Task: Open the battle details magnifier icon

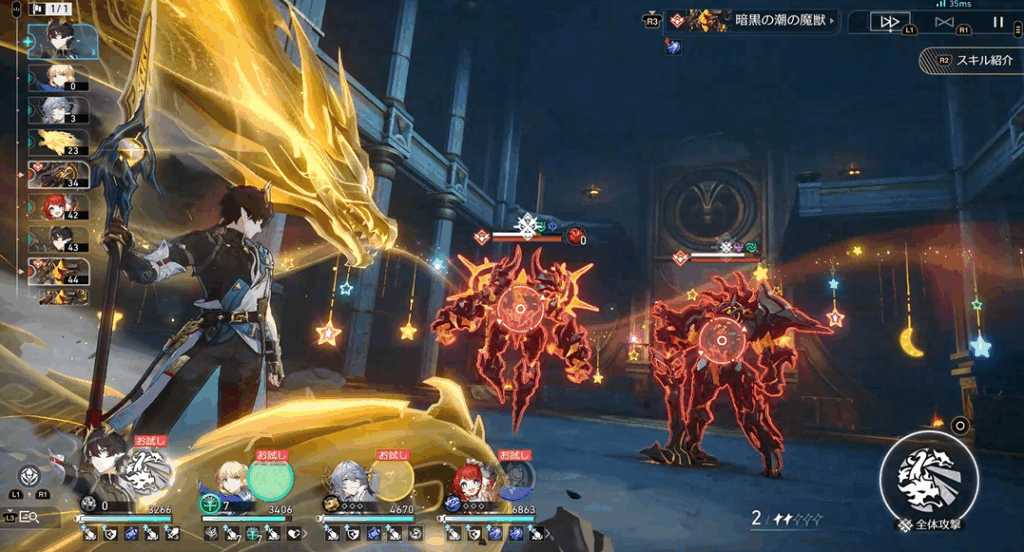Action: click(29, 517)
